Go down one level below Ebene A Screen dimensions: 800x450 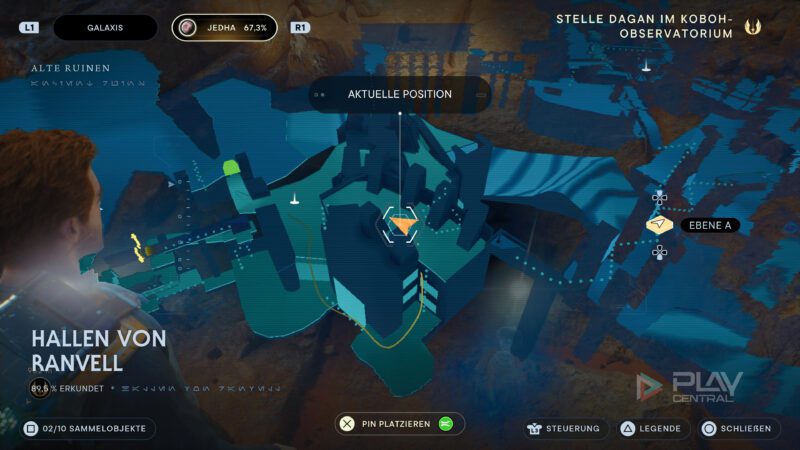660,252
